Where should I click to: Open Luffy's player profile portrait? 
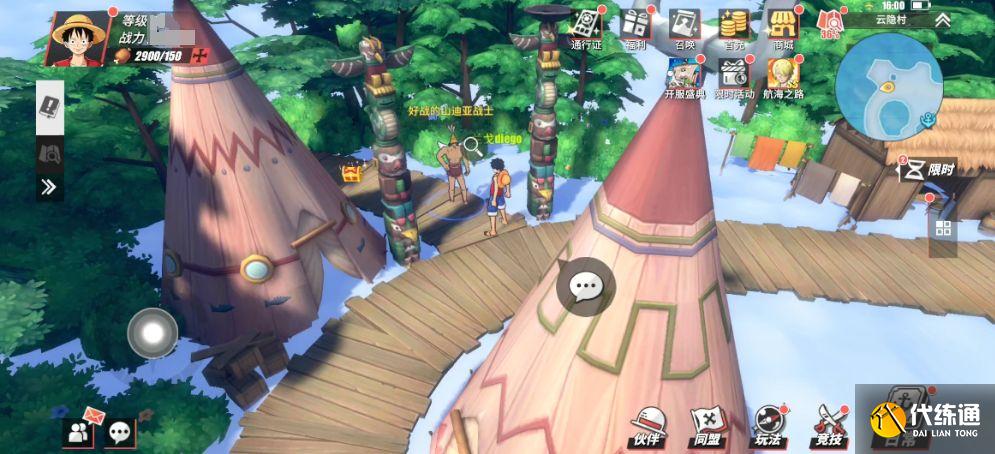click(x=78, y=38)
